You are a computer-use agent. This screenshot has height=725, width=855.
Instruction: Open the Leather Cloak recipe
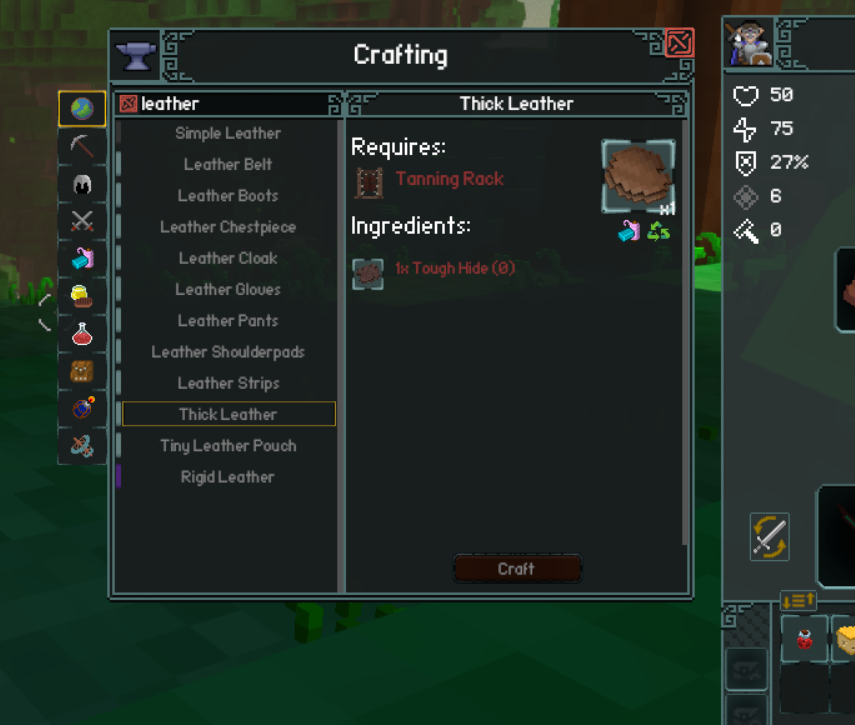(x=228, y=258)
